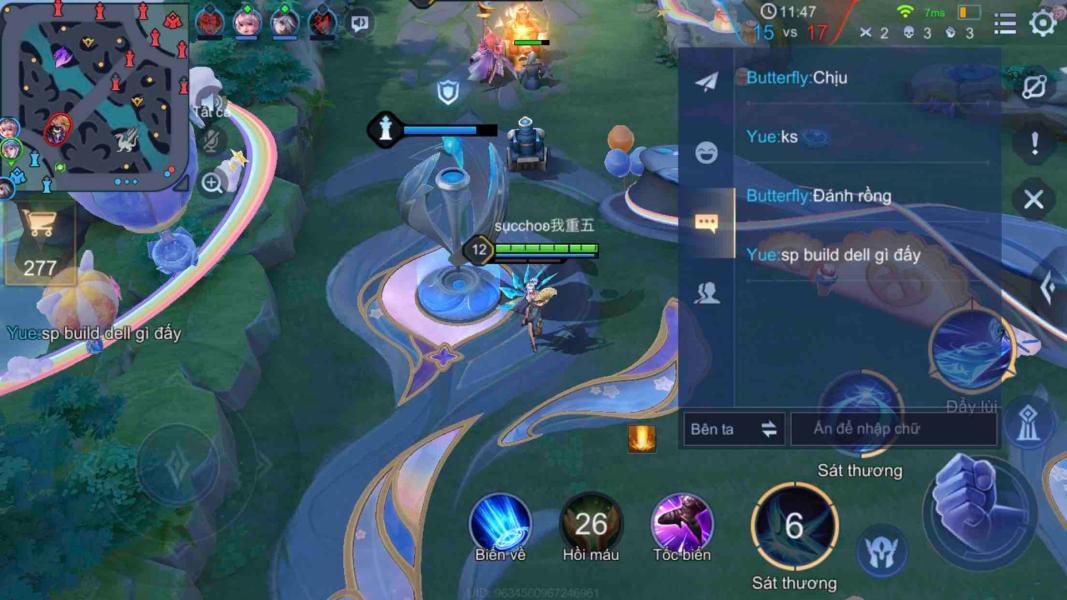Close the chat panel with X button
1067x600 pixels.
pos(1033,199)
